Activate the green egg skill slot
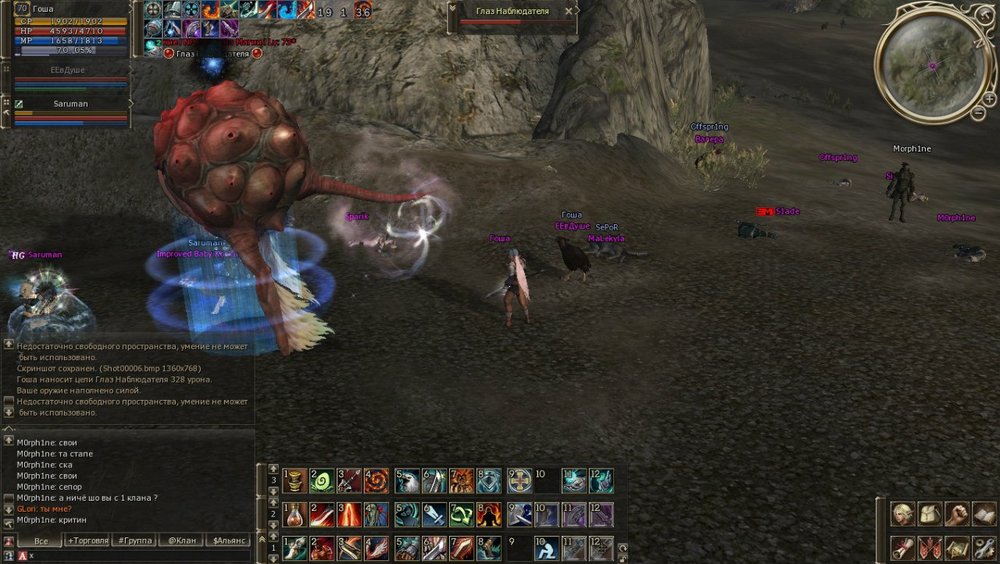1000x564 pixels. point(321,481)
